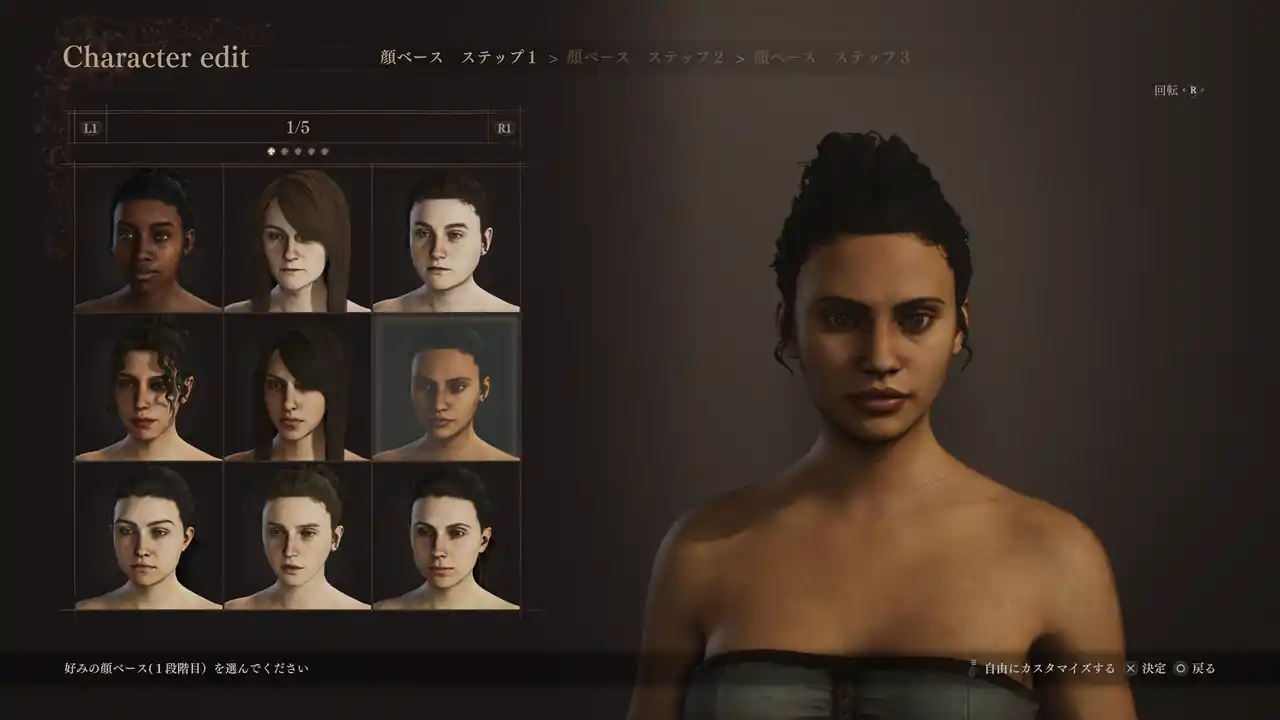Viewport: 1280px width, 720px height.
Task: Click the highlighted tan-skinned face preset
Action: (446, 388)
